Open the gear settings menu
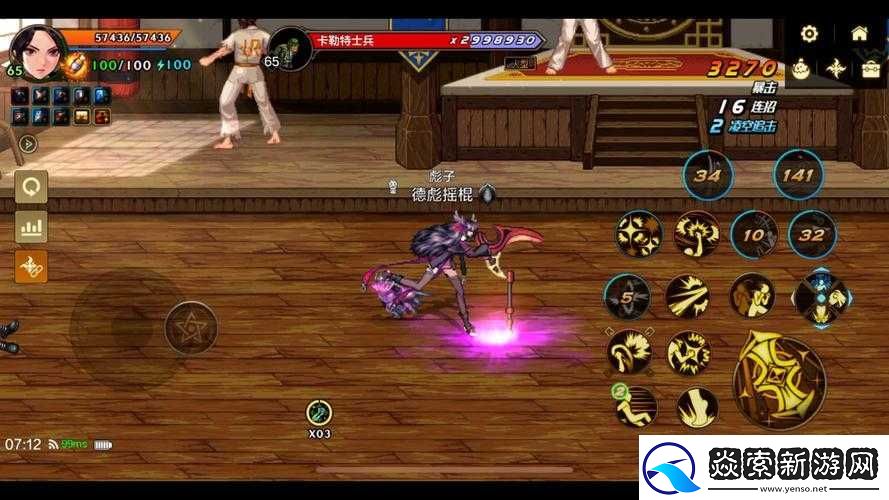Viewport: 889px width, 500px height. [809, 33]
